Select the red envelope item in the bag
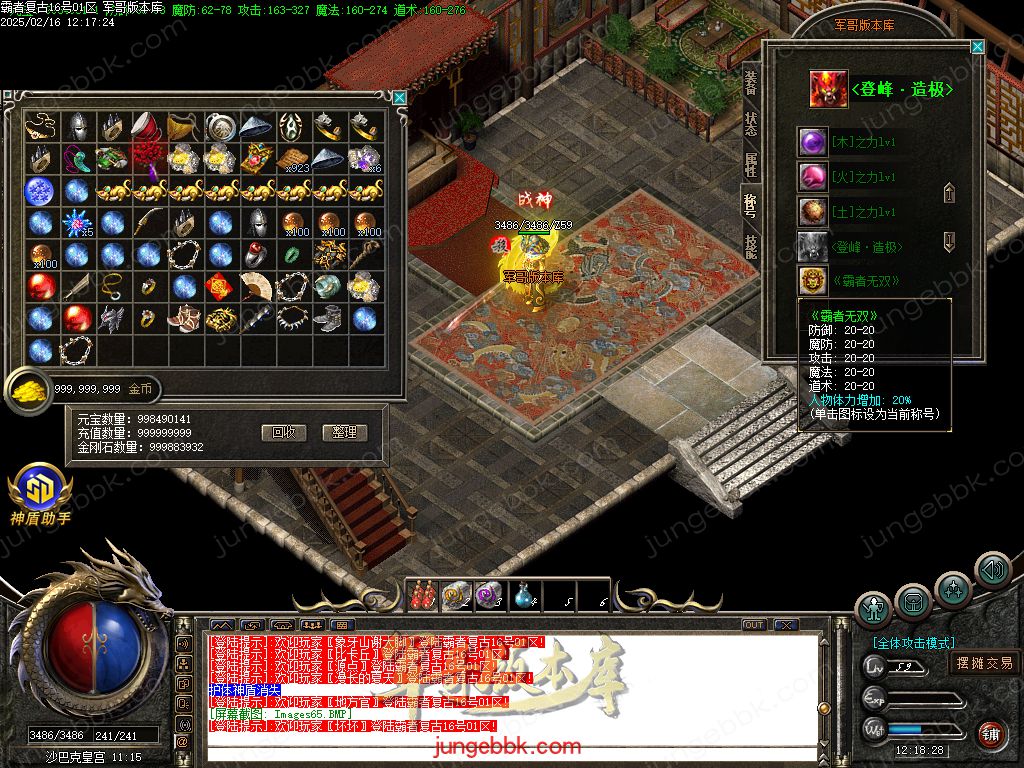This screenshot has height=768, width=1024. 220,286
